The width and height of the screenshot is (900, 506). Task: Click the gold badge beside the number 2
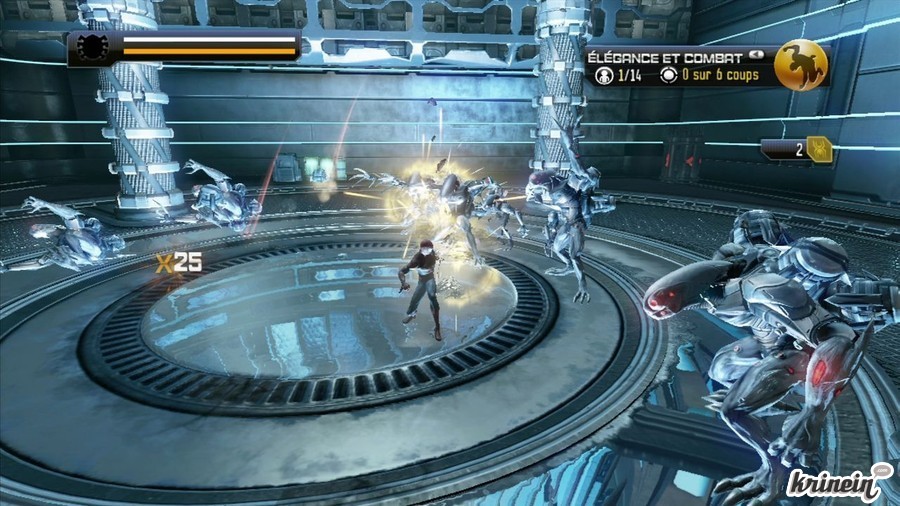click(x=820, y=149)
